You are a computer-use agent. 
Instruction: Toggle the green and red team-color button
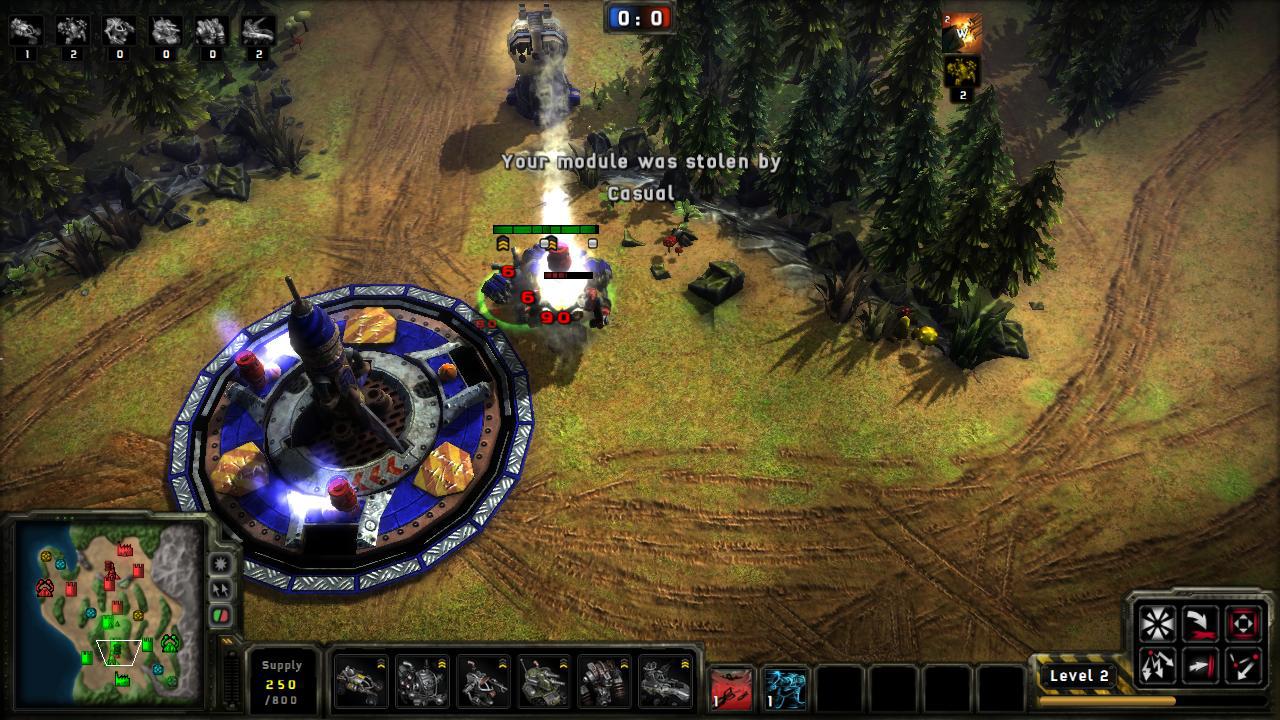(x=221, y=616)
